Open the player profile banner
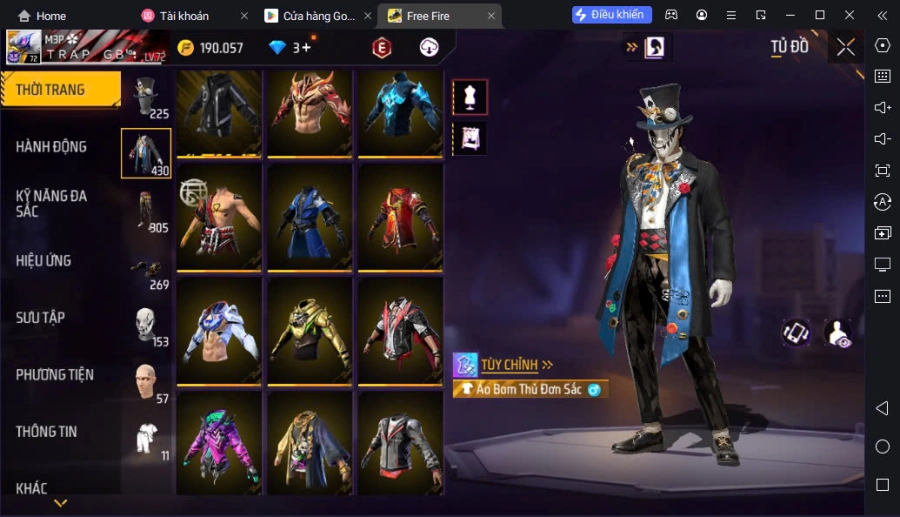Screen dimensions: 900x517 (x=85, y=47)
